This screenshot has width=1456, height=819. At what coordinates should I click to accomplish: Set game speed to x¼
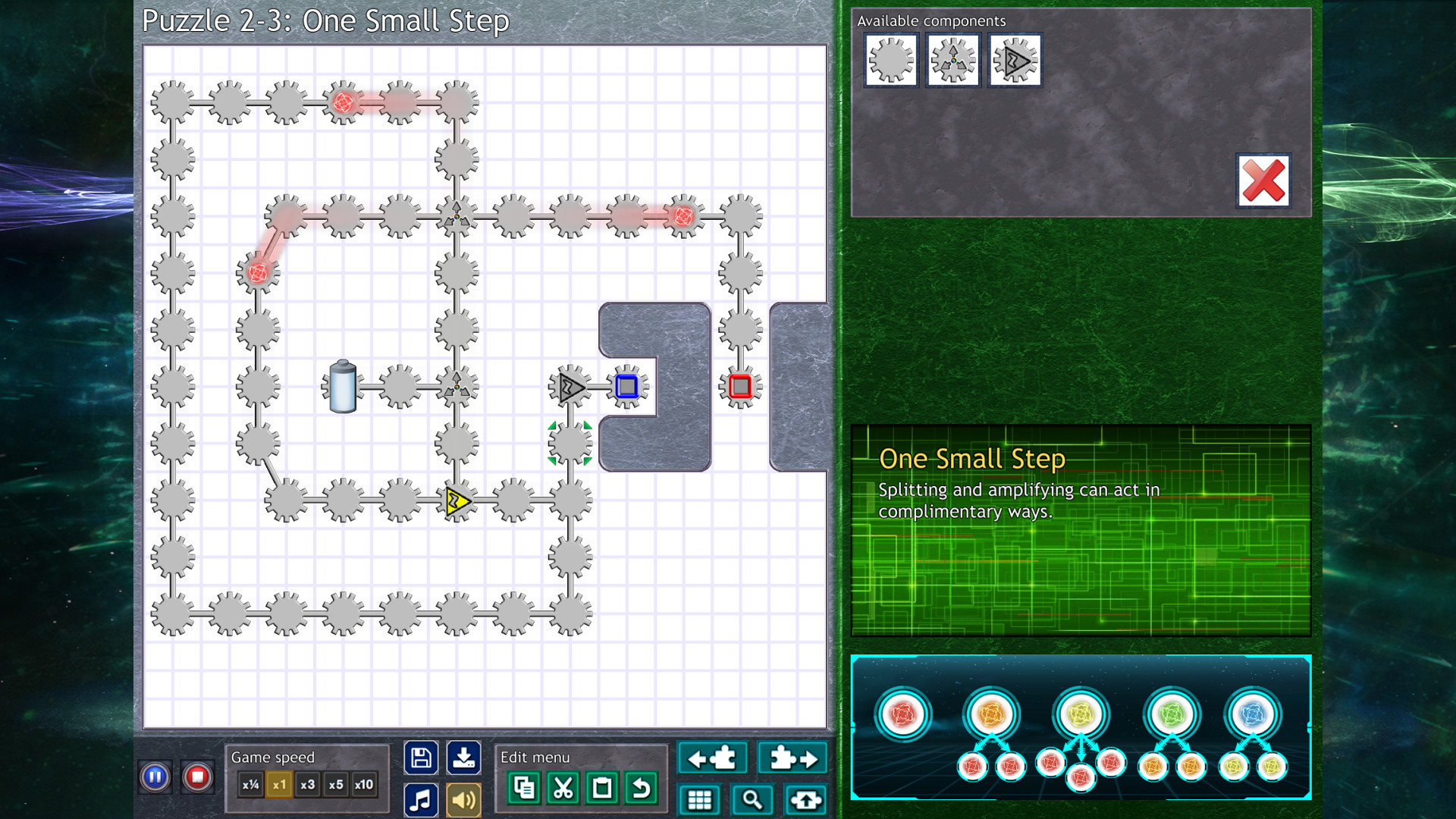click(250, 786)
